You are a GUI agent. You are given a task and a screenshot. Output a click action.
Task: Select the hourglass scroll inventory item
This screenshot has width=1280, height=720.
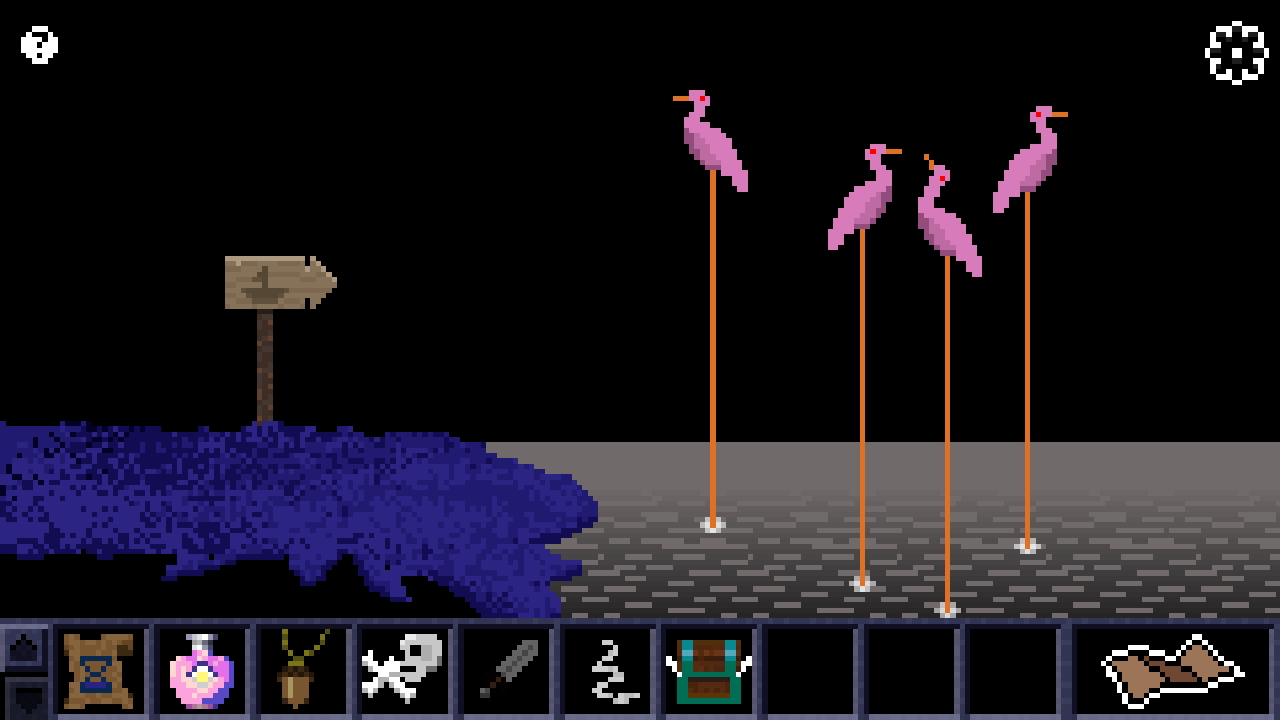point(98,672)
